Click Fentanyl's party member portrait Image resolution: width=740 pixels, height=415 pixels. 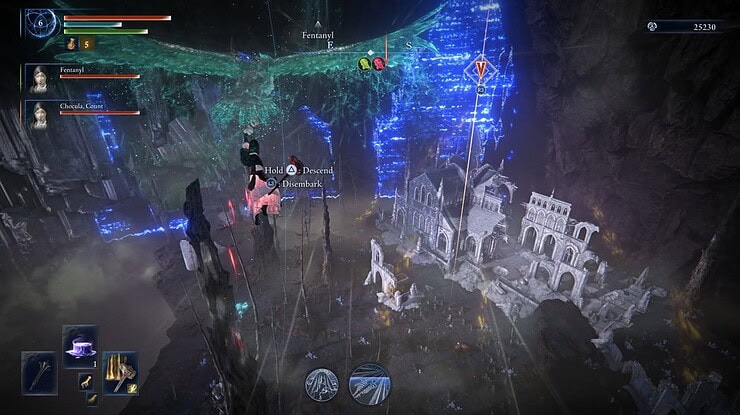41,78
